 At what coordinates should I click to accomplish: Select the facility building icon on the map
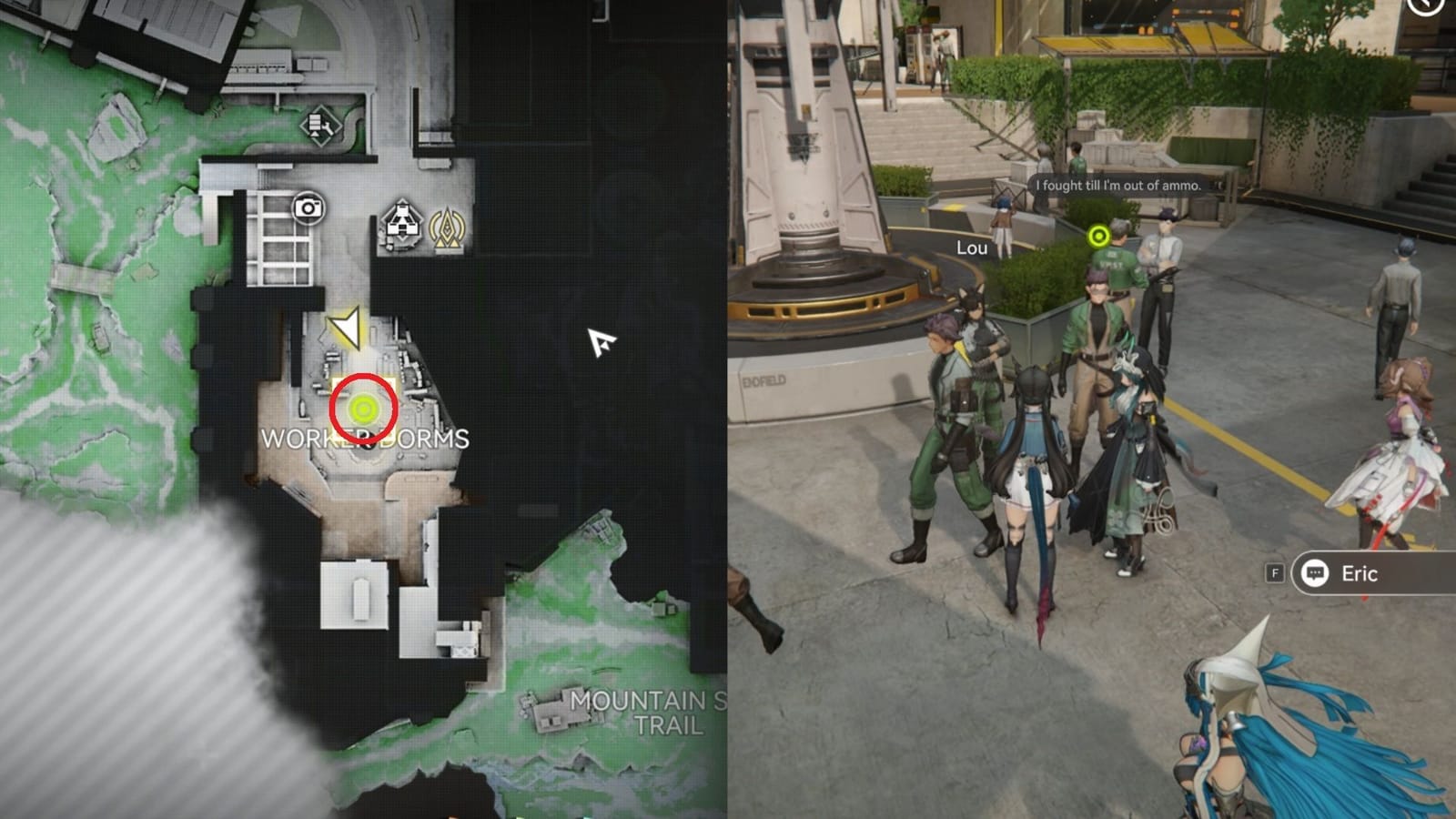(402, 227)
